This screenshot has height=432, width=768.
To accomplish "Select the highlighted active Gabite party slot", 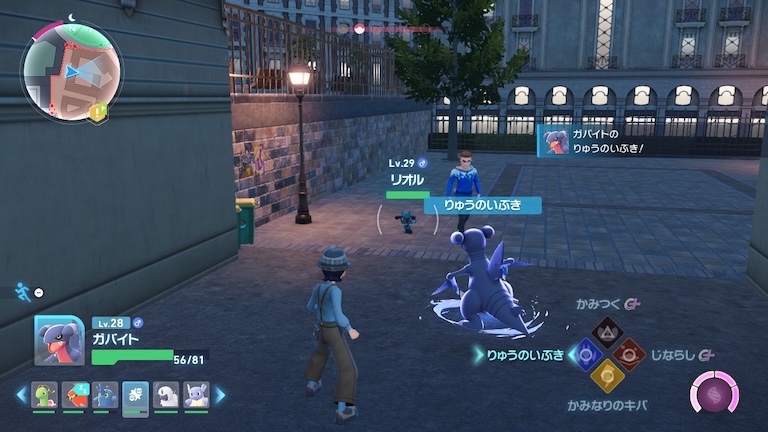I will tap(136, 396).
